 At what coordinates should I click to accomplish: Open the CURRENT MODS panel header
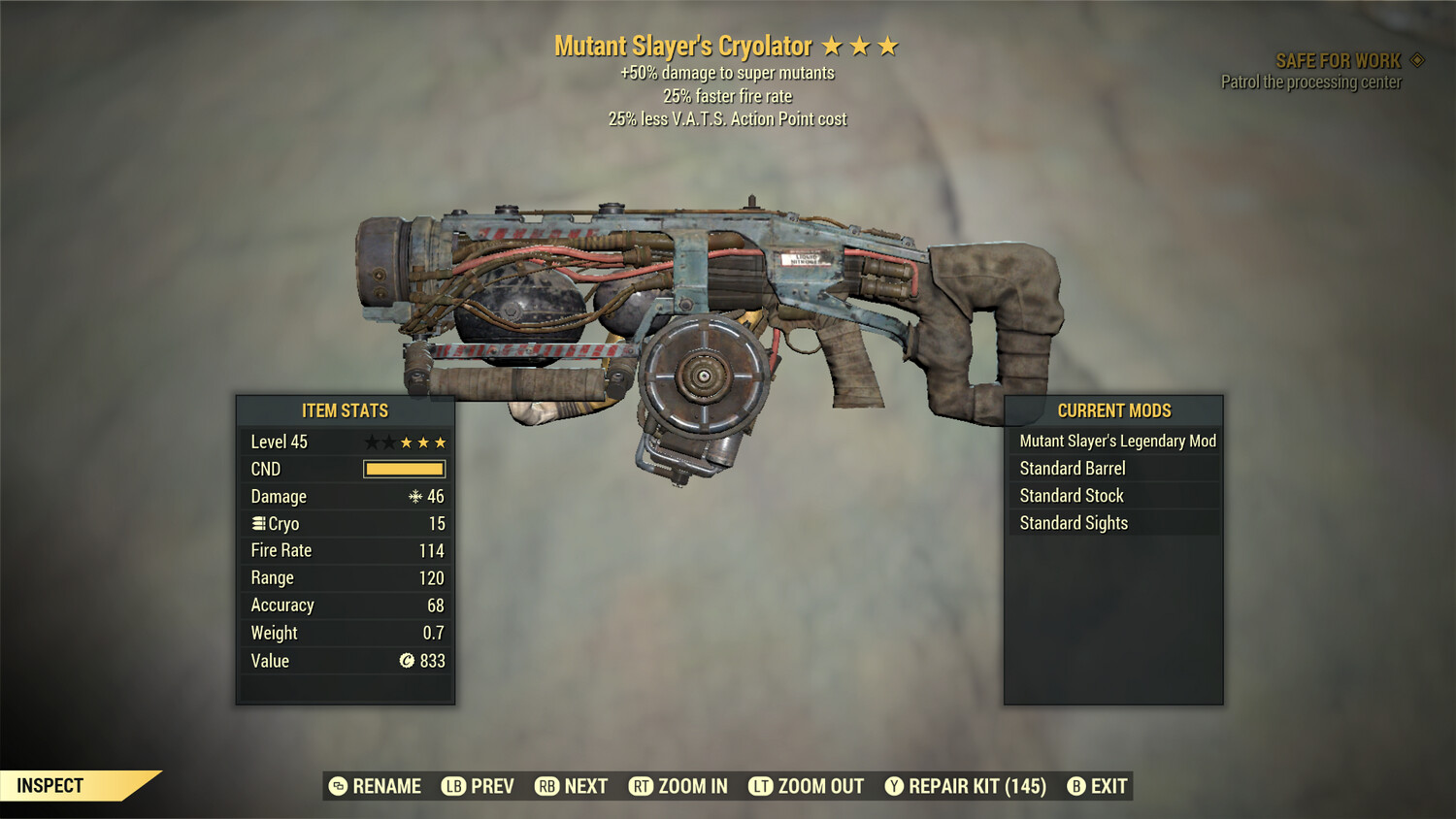[x=1113, y=410]
